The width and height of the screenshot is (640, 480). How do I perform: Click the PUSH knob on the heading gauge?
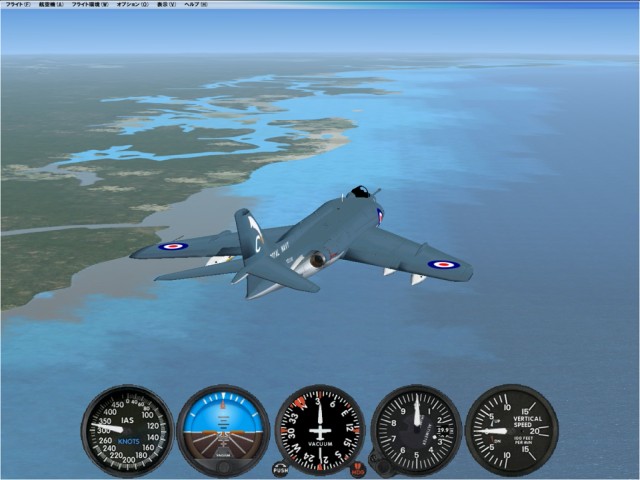click(x=280, y=467)
